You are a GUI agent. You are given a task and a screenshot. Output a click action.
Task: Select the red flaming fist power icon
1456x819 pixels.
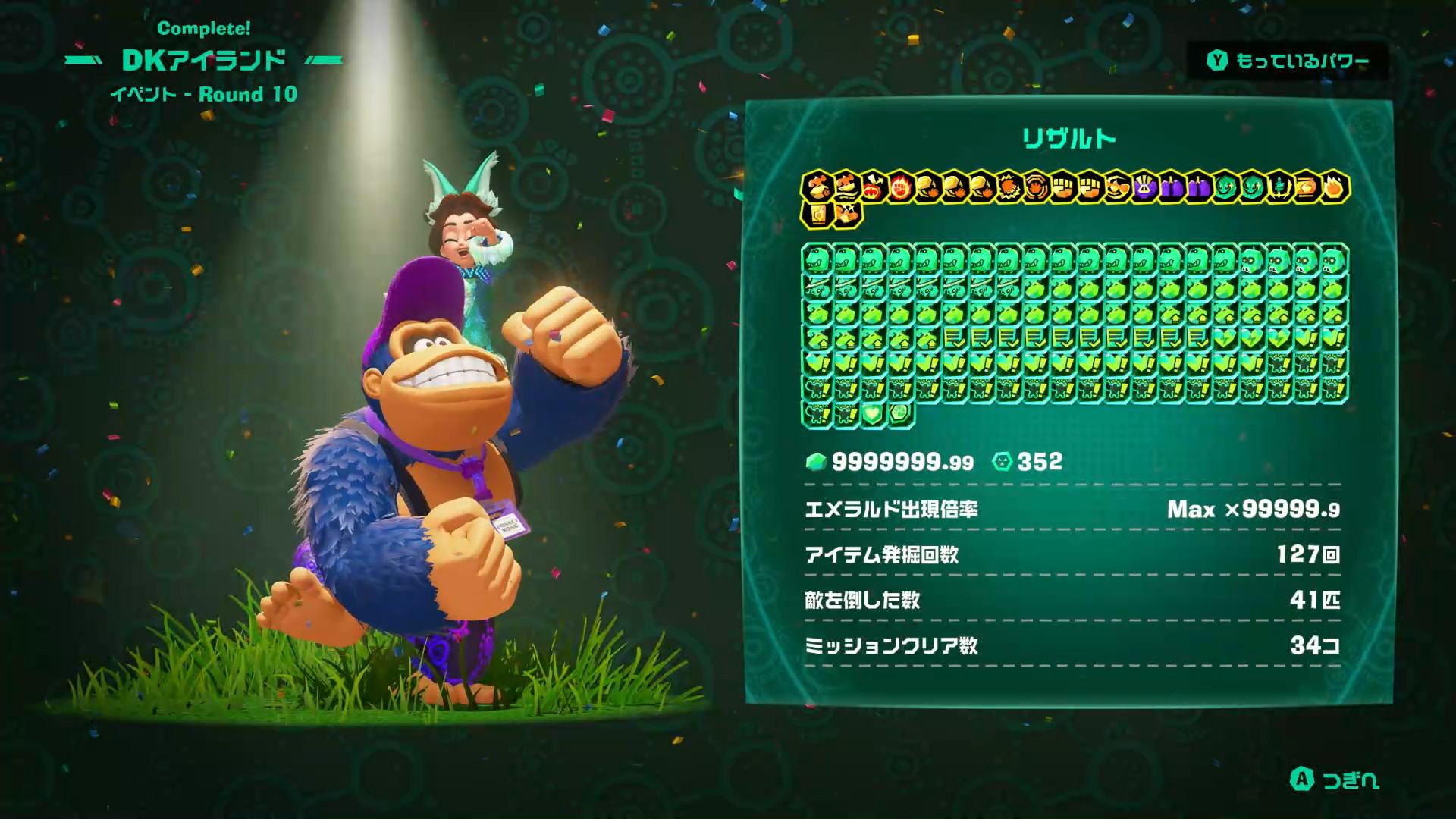click(900, 187)
